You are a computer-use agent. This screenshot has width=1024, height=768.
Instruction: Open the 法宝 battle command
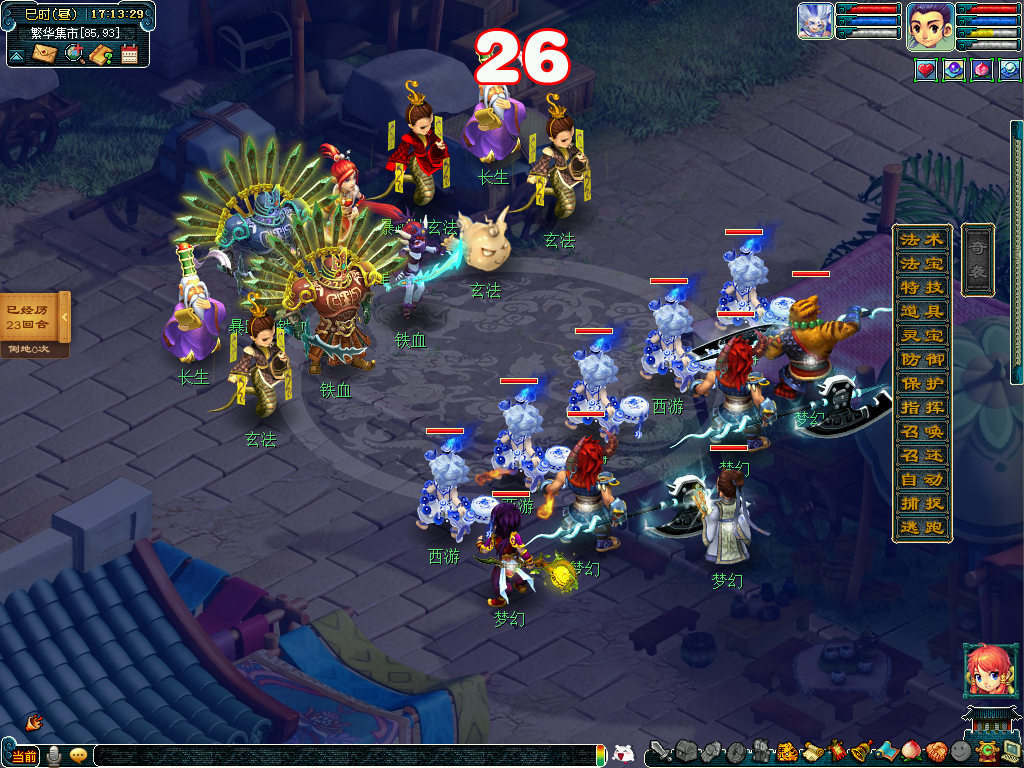[x=921, y=264]
